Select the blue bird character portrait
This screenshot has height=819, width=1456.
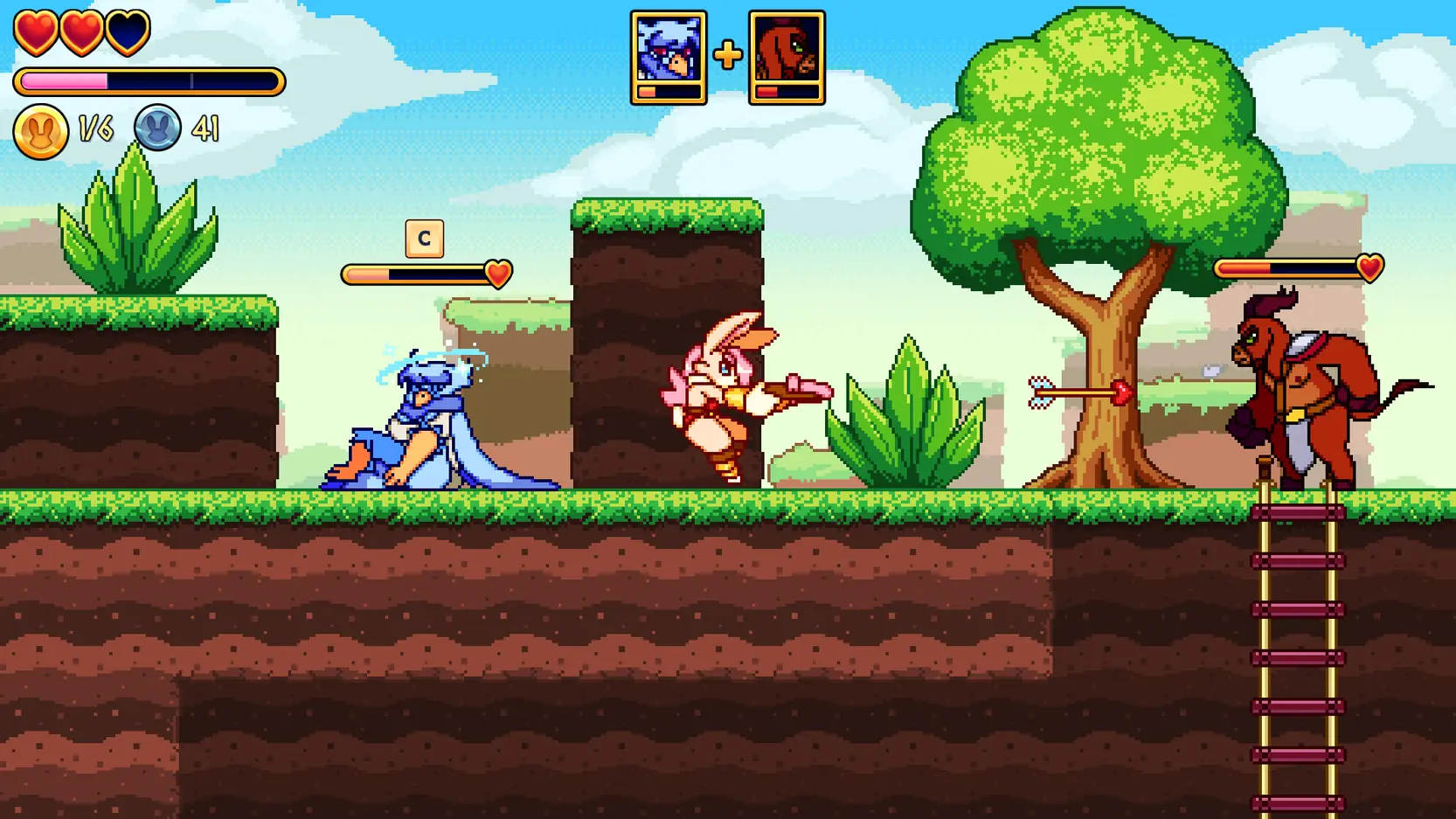(669, 57)
